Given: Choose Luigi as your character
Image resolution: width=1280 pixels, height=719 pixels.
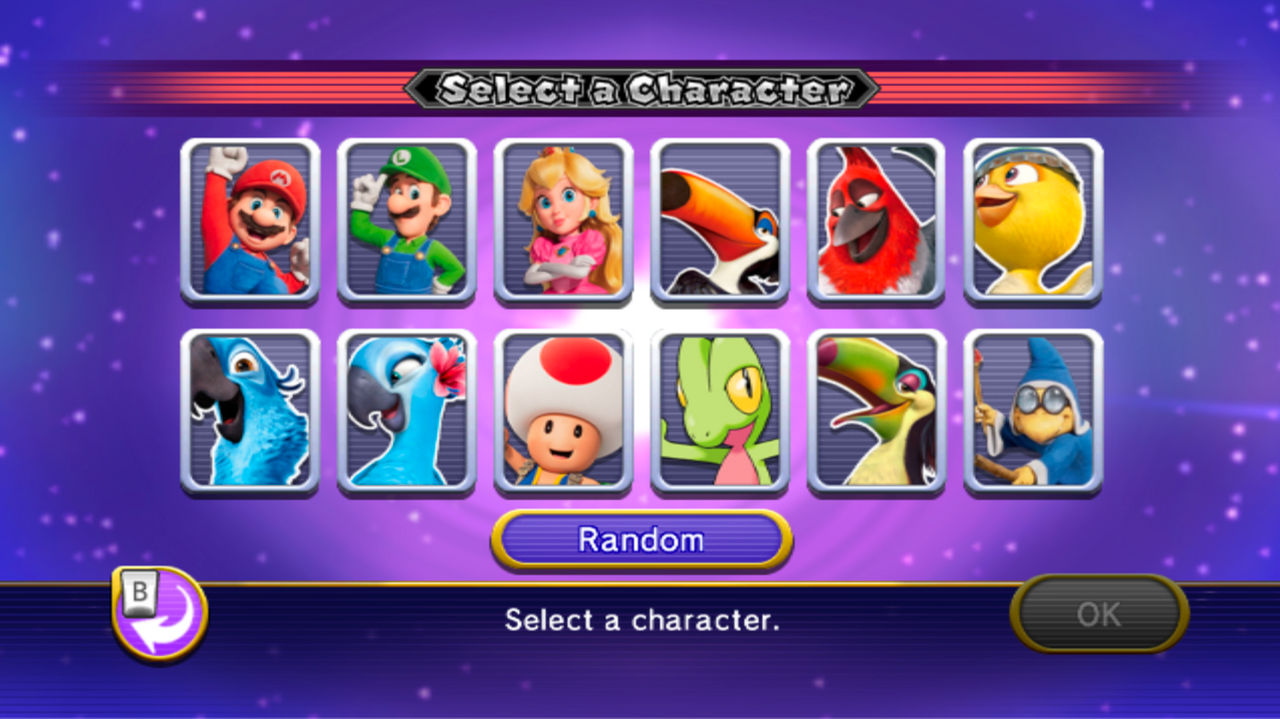Looking at the screenshot, I should pos(407,221).
